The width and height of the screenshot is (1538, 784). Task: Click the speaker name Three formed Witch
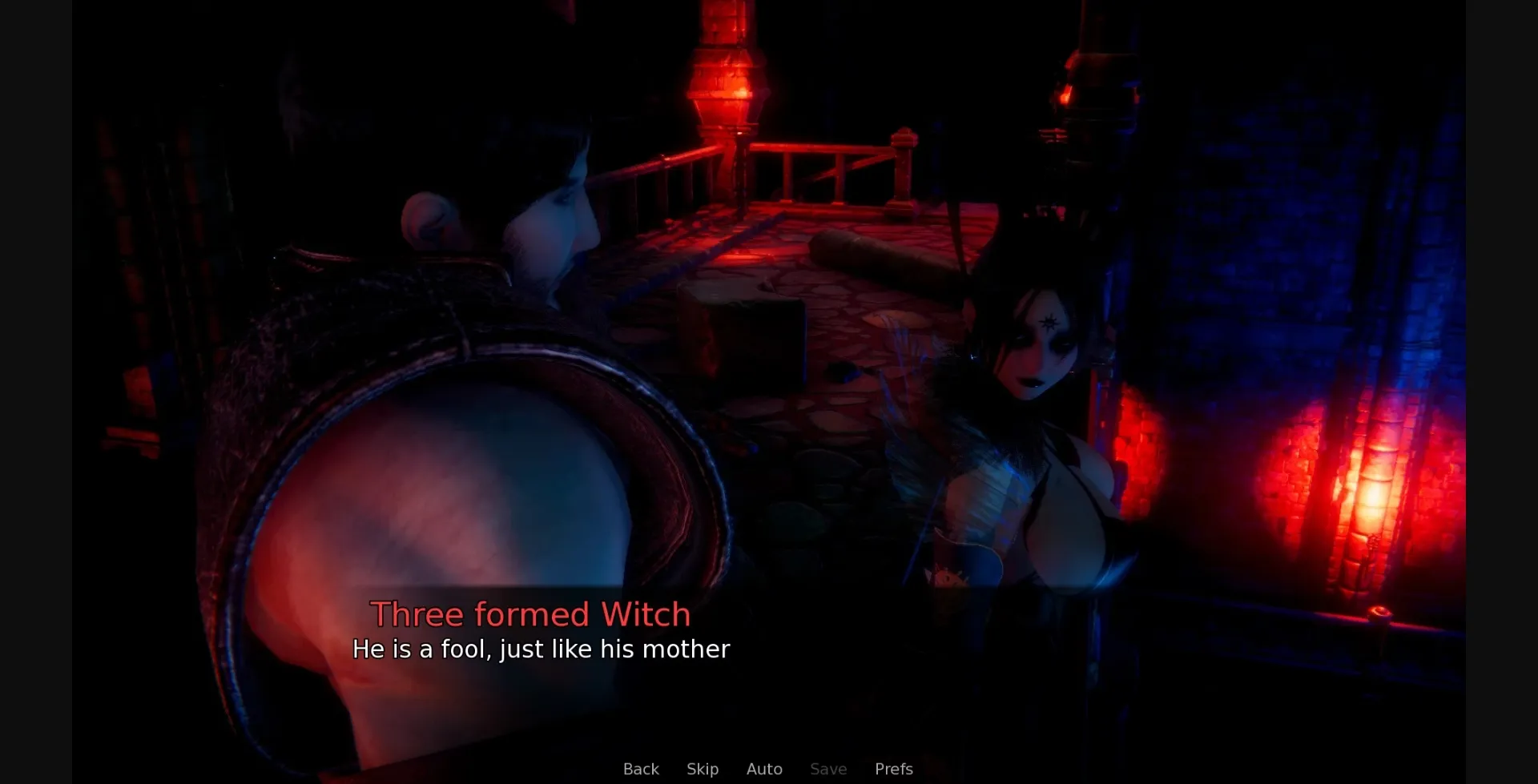(x=532, y=613)
